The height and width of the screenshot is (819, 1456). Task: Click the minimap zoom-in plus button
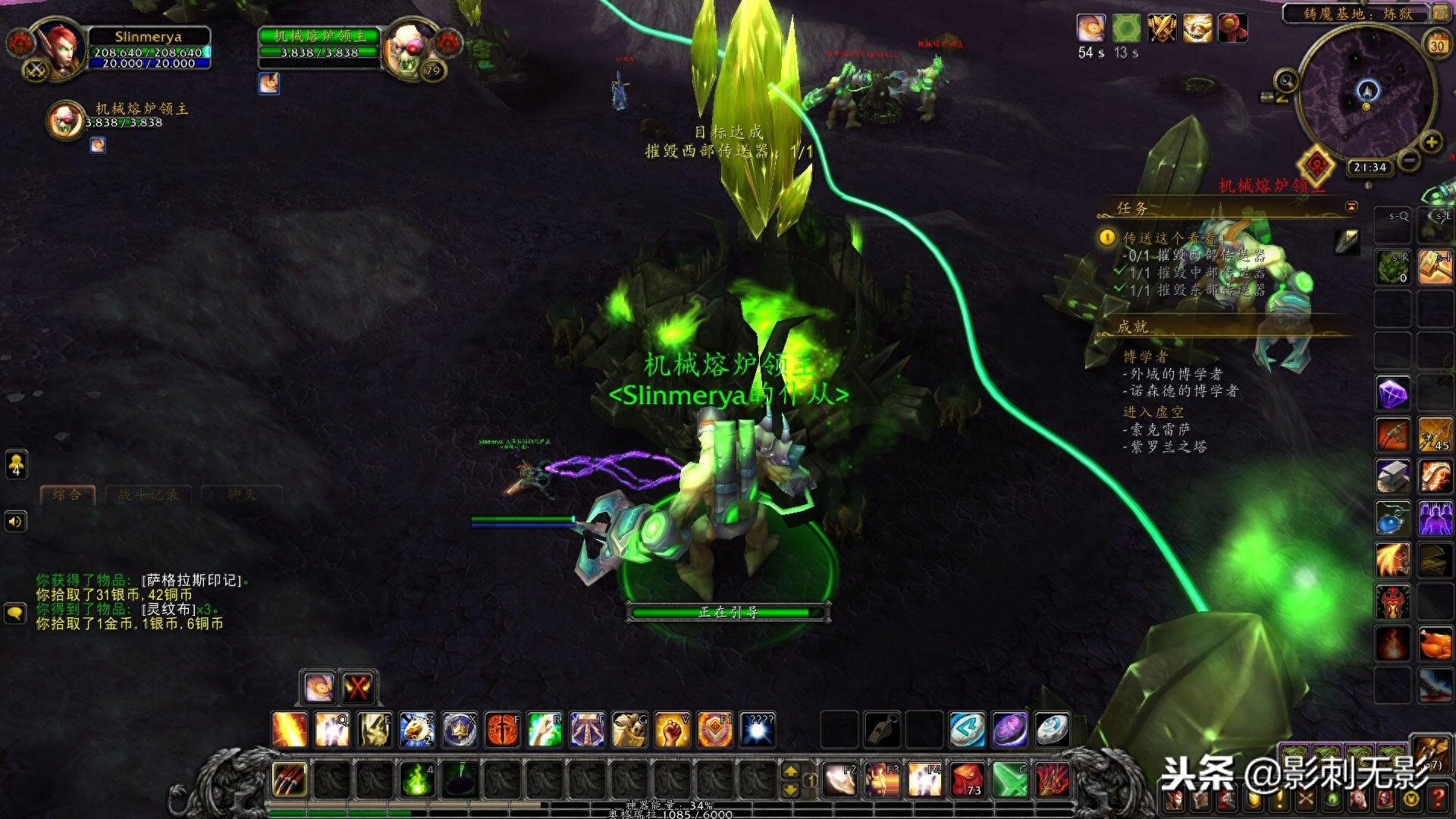(1431, 143)
